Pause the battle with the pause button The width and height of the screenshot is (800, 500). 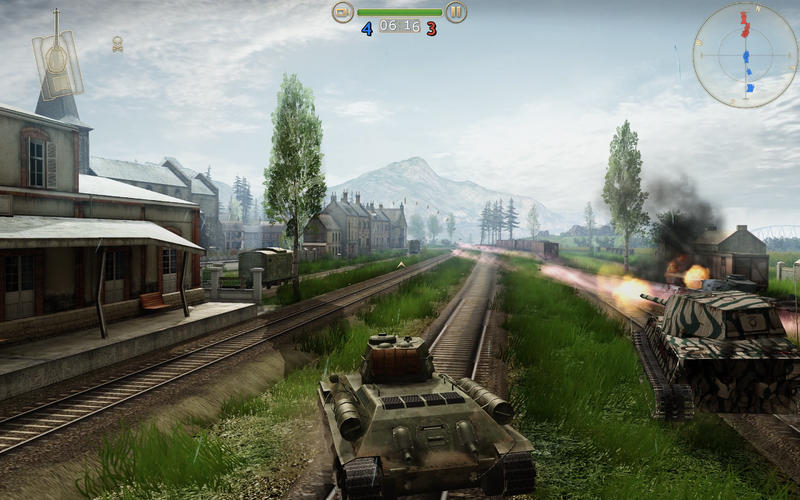point(456,12)
